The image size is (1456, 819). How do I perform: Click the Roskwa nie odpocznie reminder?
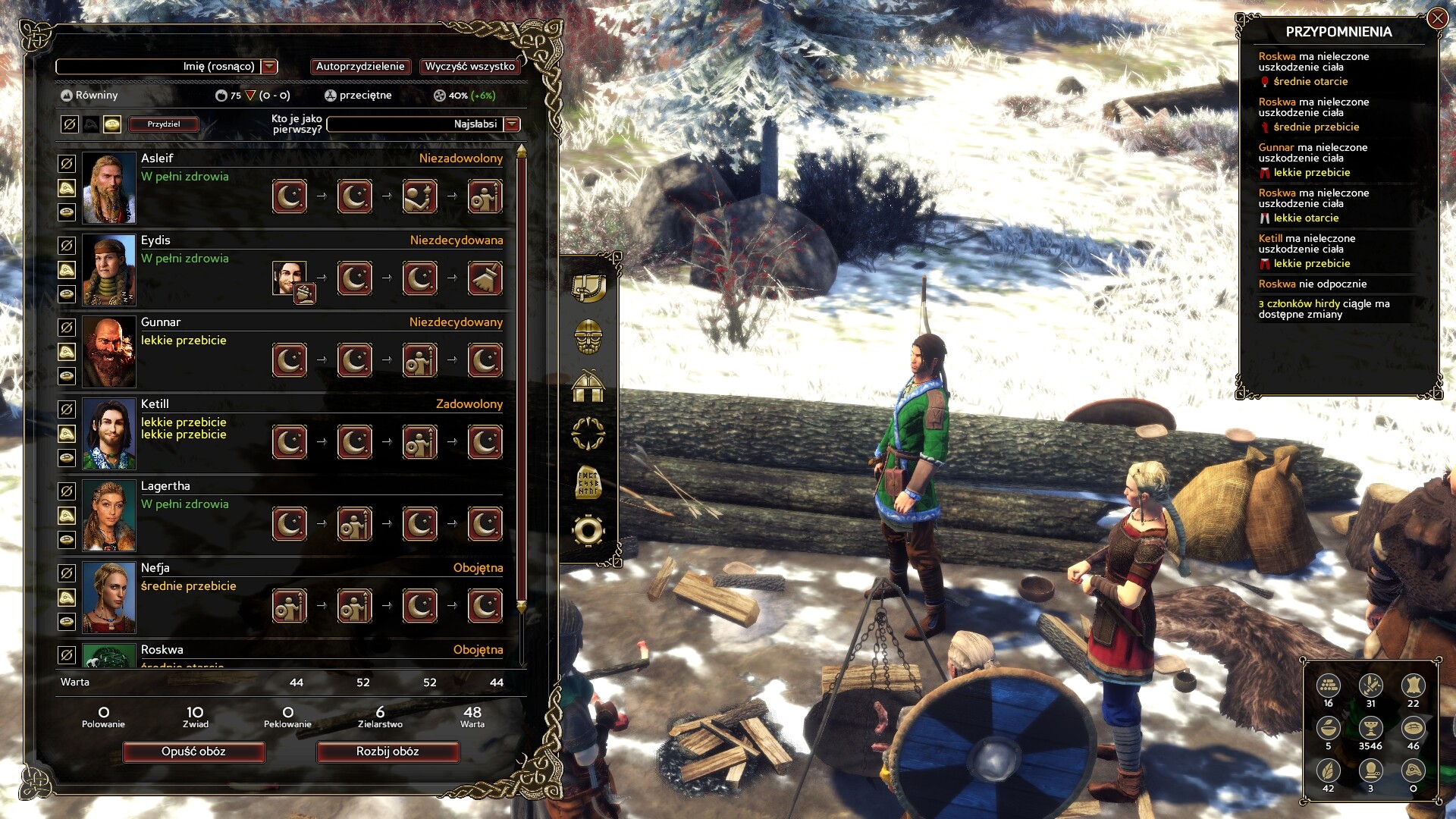click(x=1312, y=284)
